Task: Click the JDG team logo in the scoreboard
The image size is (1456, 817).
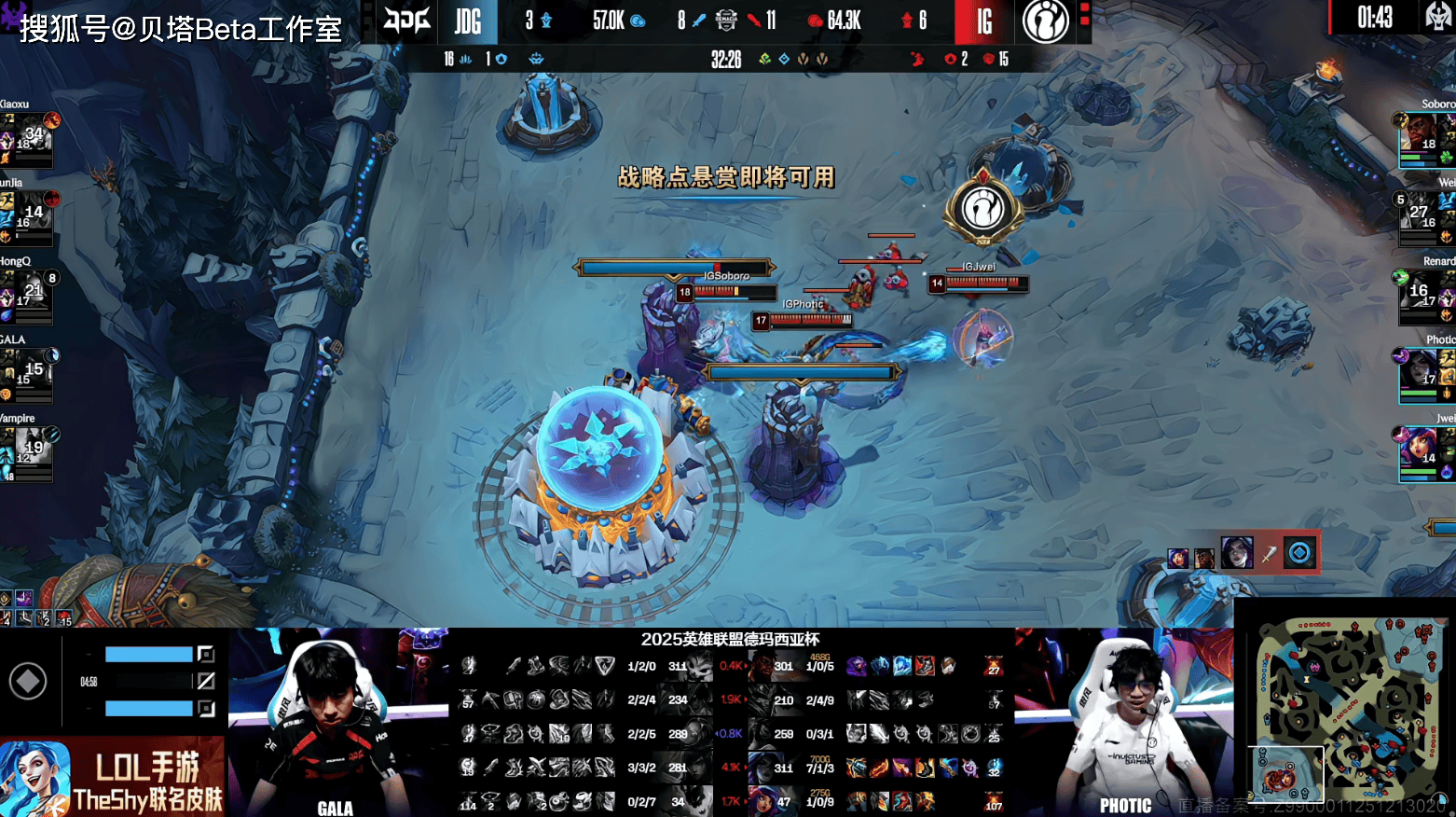Action: 407,21
